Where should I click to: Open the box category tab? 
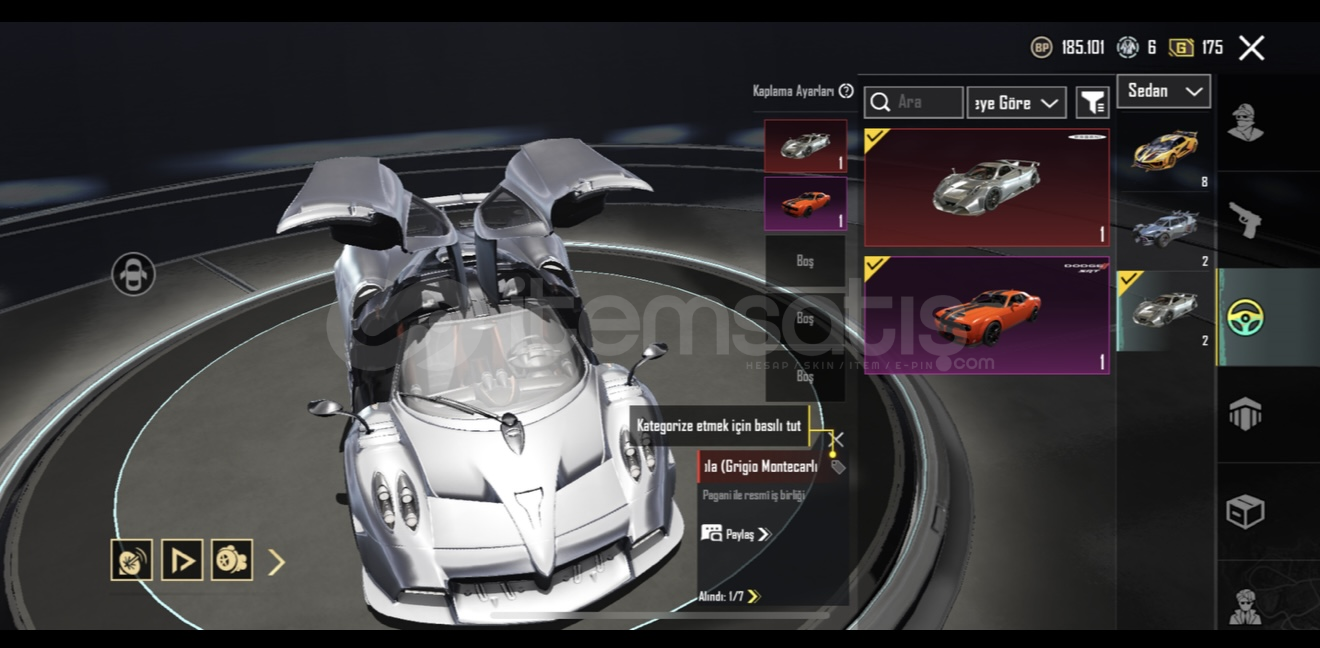(x=1245, y=511)
